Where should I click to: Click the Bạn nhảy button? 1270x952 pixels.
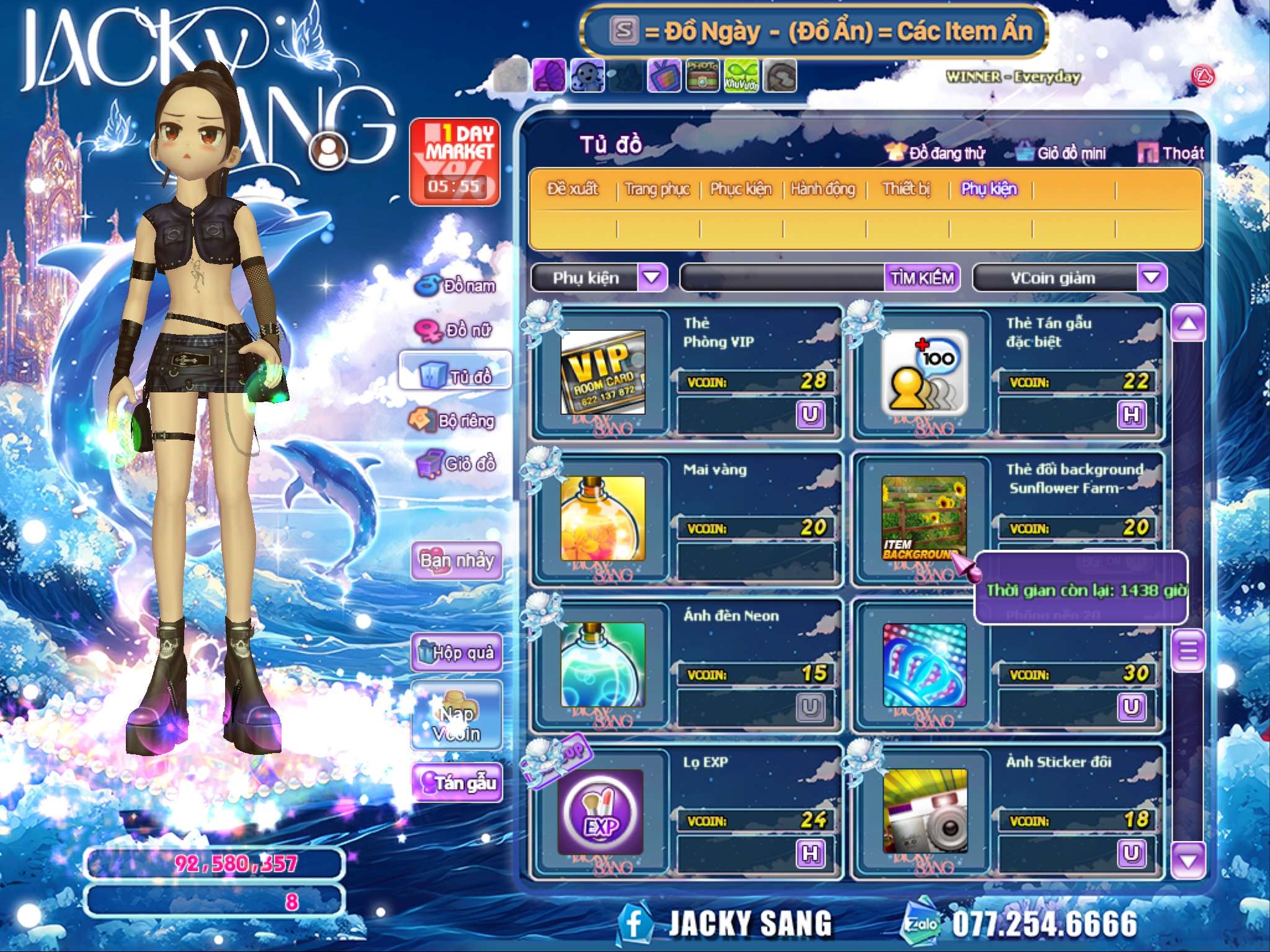[456, 561]
